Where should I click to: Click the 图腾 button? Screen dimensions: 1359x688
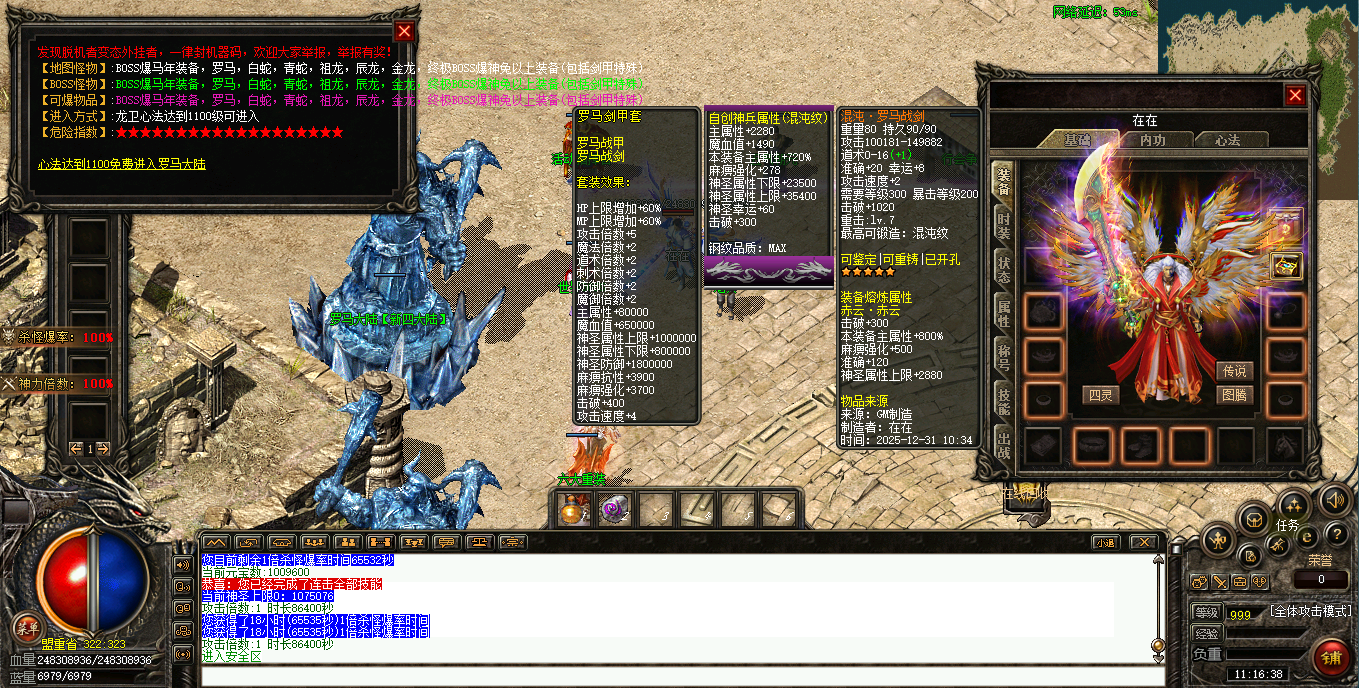tap(1235, 395)
